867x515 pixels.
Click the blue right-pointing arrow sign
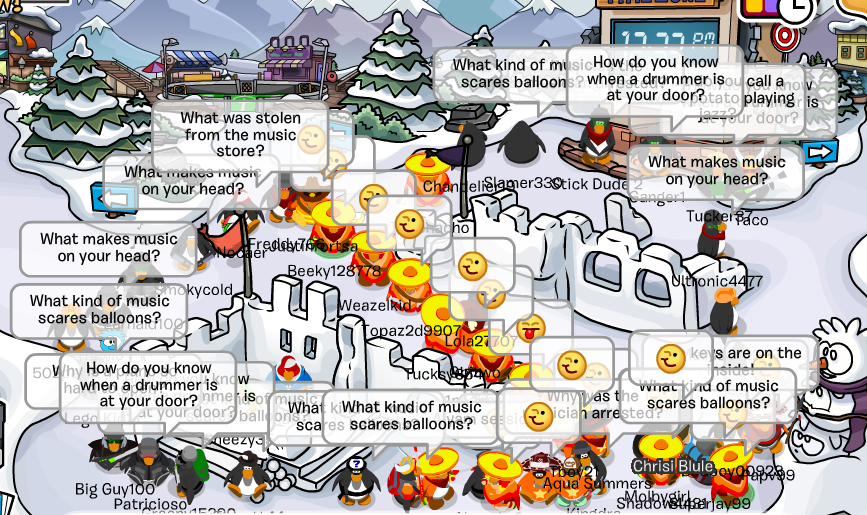pyautogui.click(x=820, y=152)
